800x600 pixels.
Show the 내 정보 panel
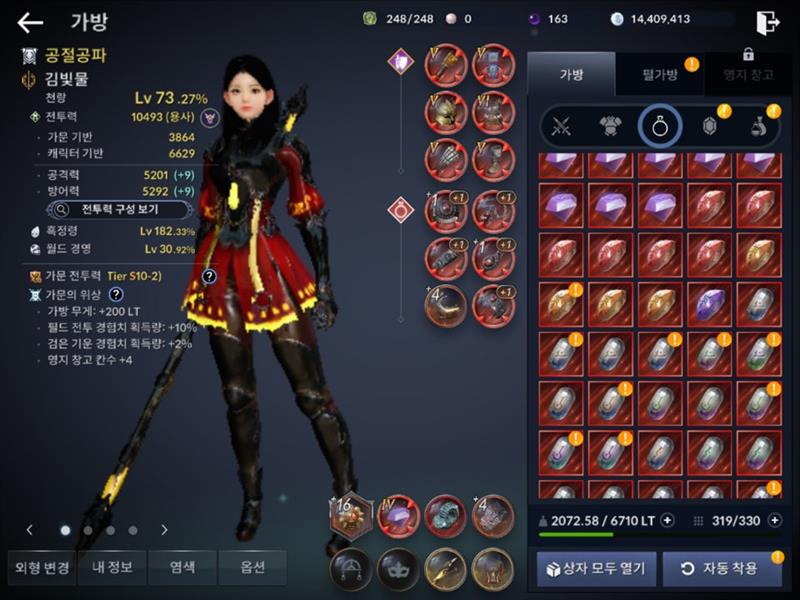point(112,567)
